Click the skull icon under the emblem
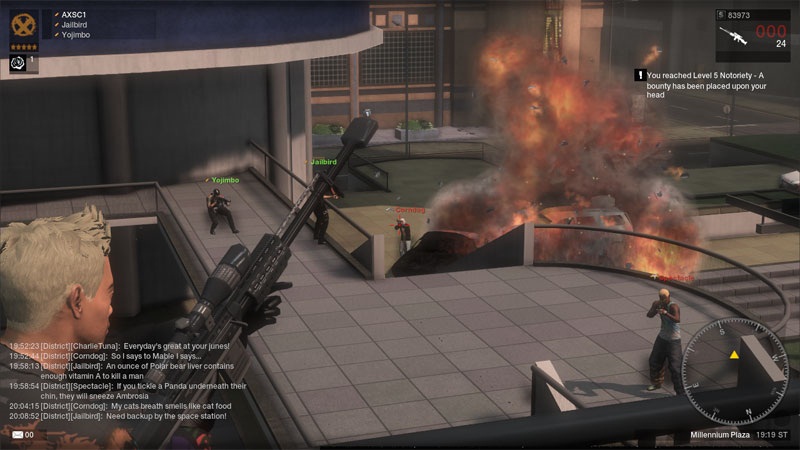Screen dimensions: 800x450 point(18,62)
